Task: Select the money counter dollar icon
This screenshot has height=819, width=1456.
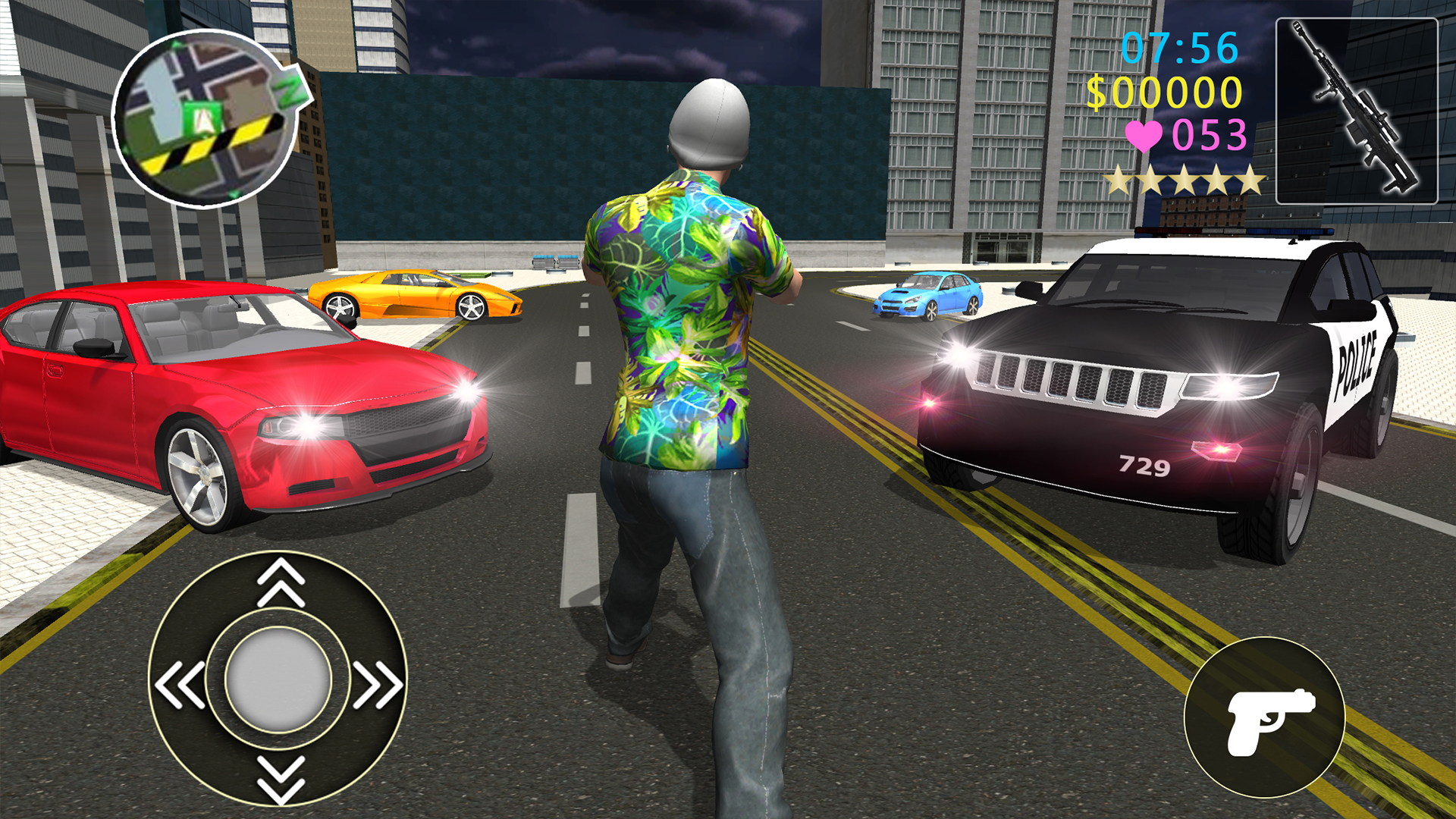Action: tap(1098, 93)
